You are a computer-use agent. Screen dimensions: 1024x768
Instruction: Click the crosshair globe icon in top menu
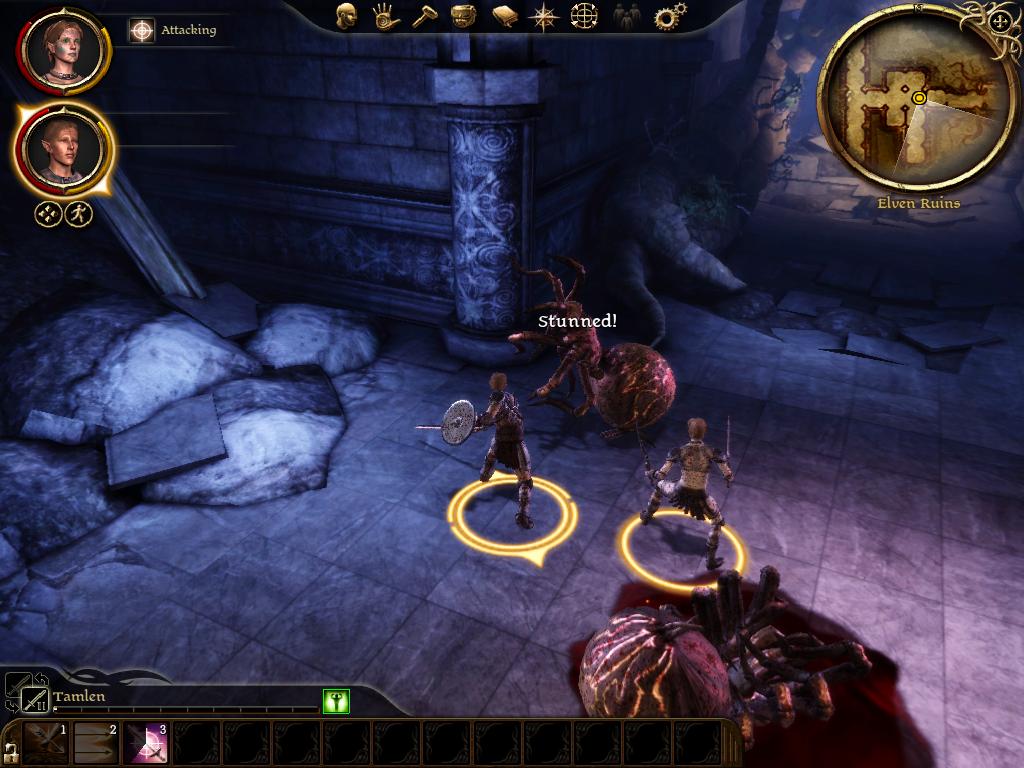coord(584,16)
